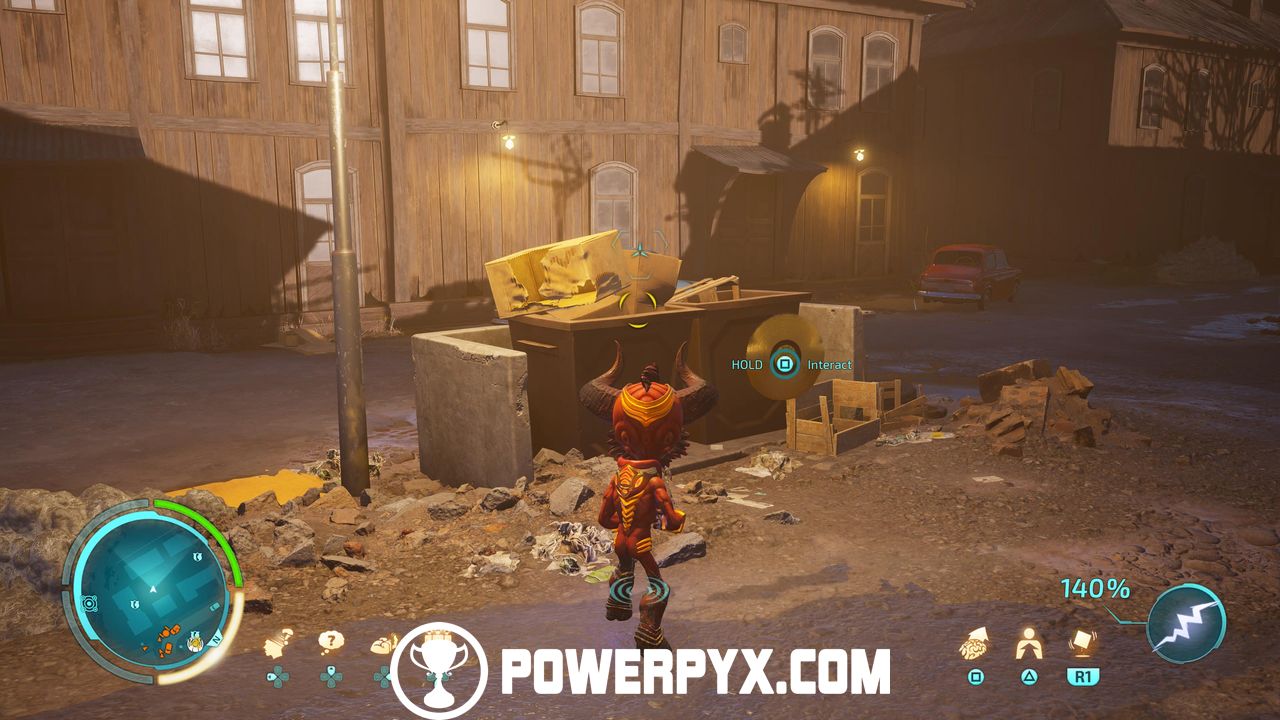Viewport: 1280px width, 720px height.
Task: Click the radar rings icon on the minimap's edge
Action: (x=91, y=603)
